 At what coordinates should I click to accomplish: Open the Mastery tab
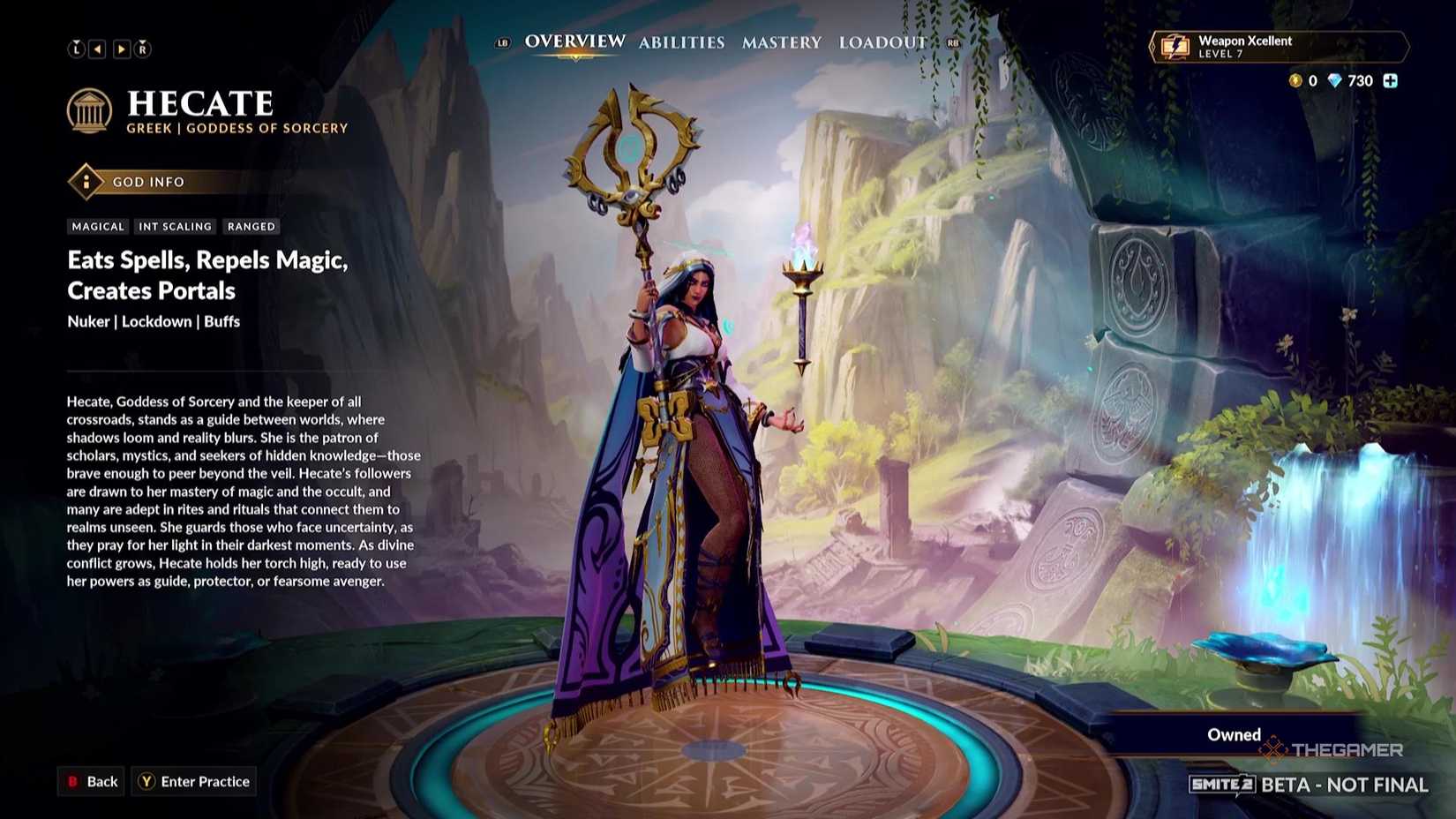pos(782,41)
